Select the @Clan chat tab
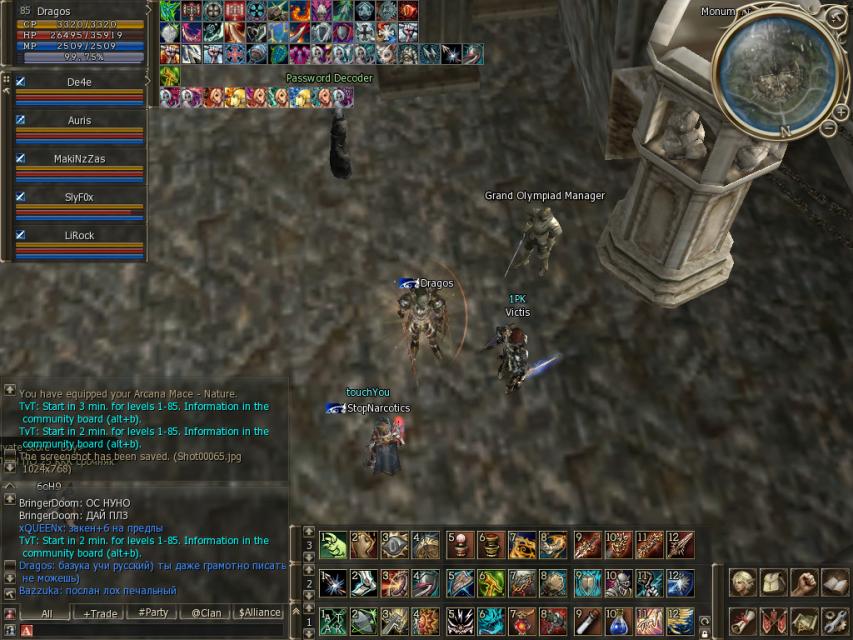Screen dimensions: 853x640 [207, 613]
